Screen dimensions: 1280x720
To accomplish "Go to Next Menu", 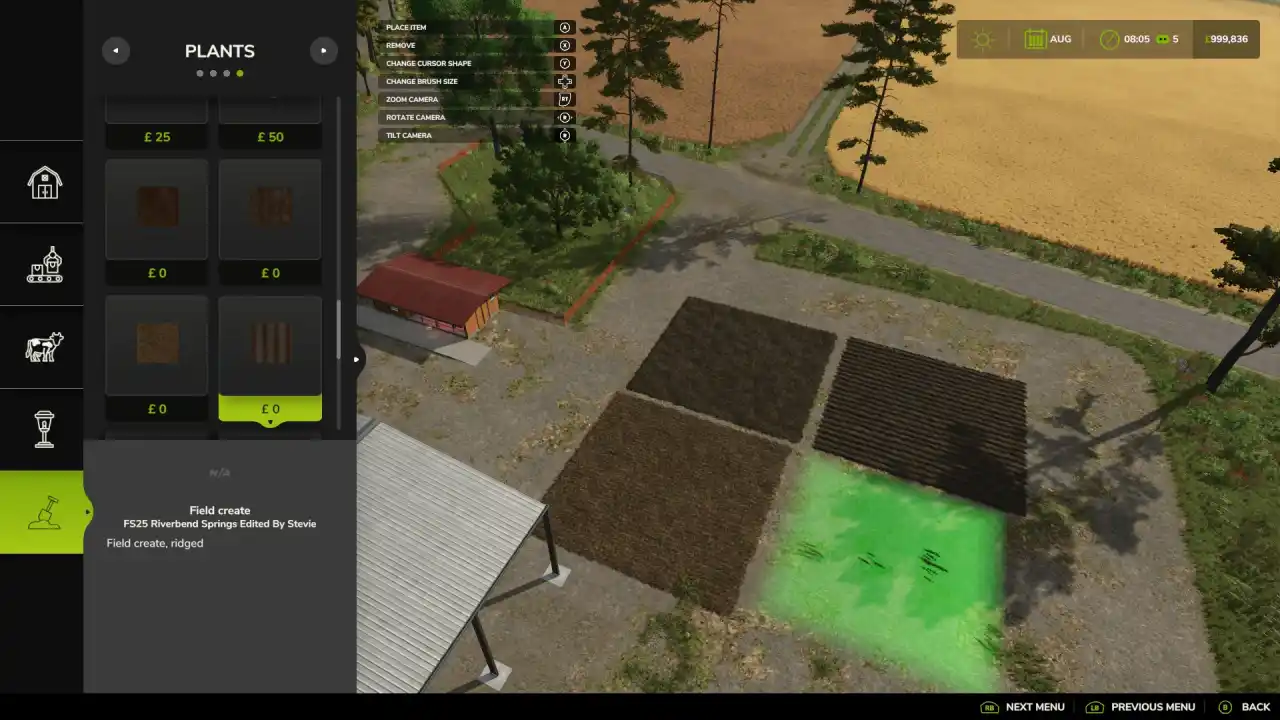I will [1023, 707].
